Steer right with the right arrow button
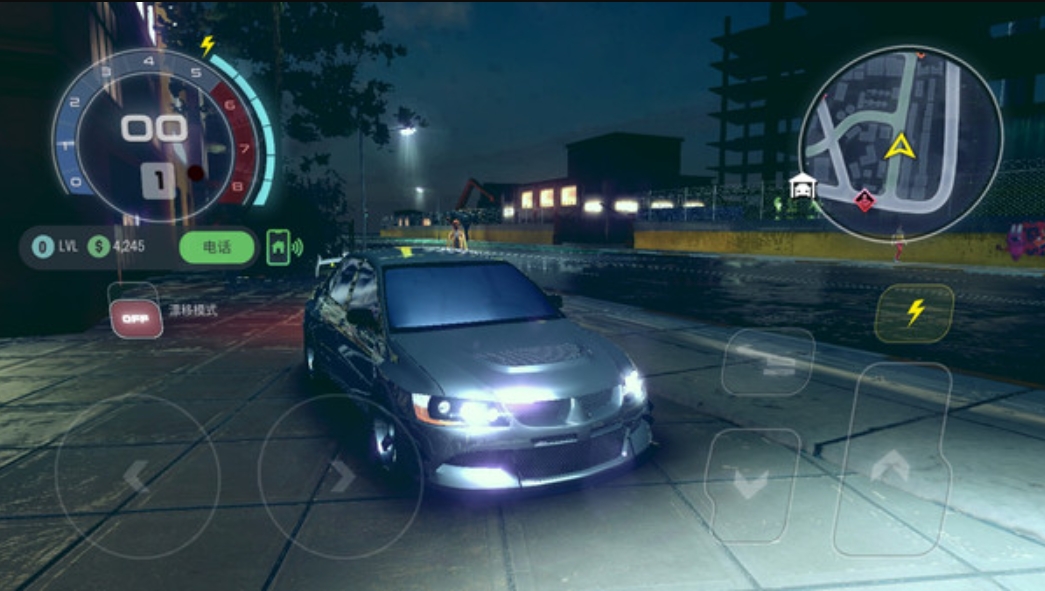 pos(340,476)
